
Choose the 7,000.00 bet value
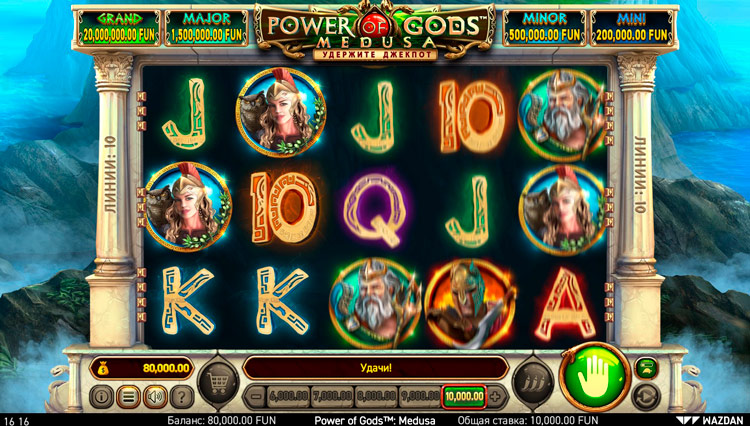click(x=329, y=396)
